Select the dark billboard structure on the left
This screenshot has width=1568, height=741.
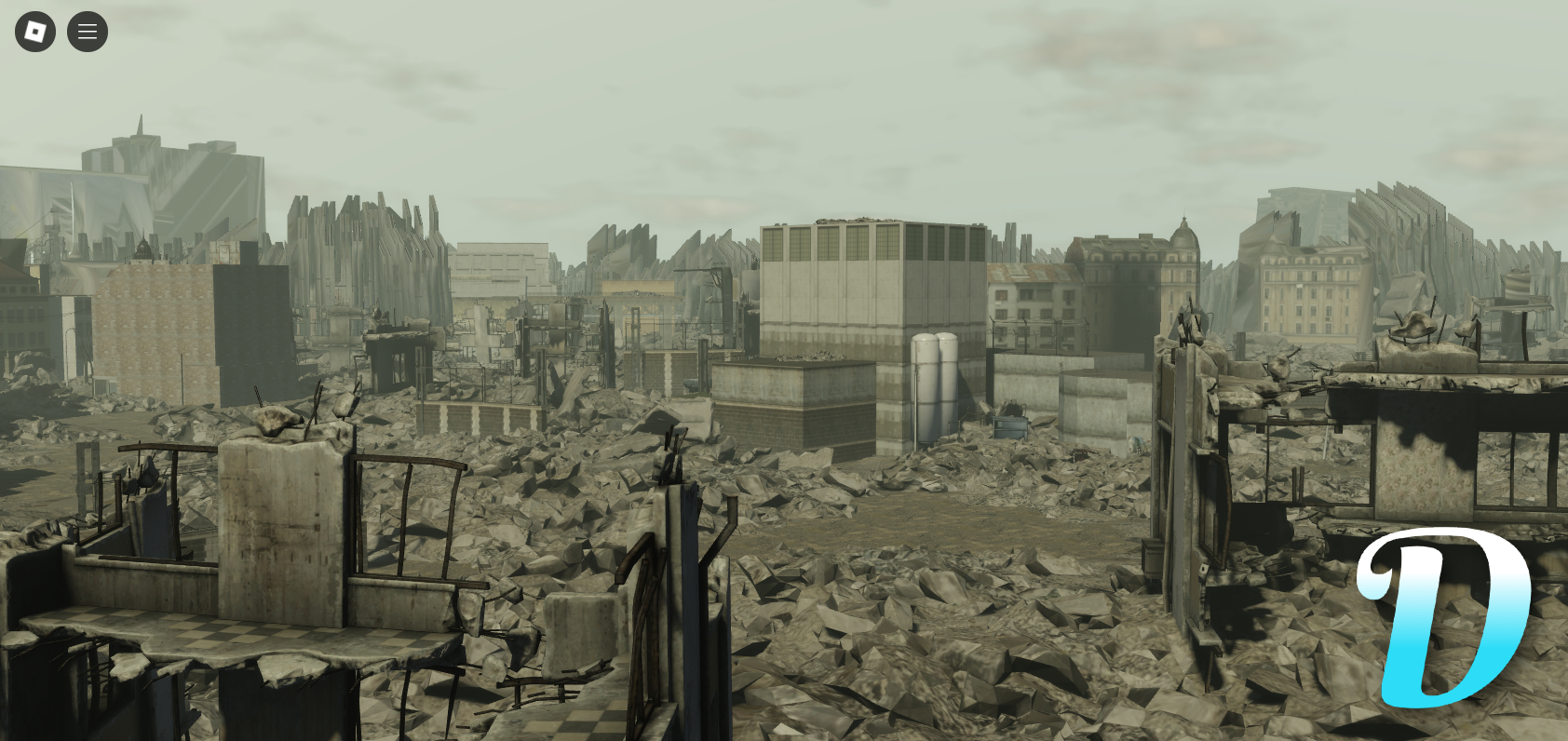point(251,317)
